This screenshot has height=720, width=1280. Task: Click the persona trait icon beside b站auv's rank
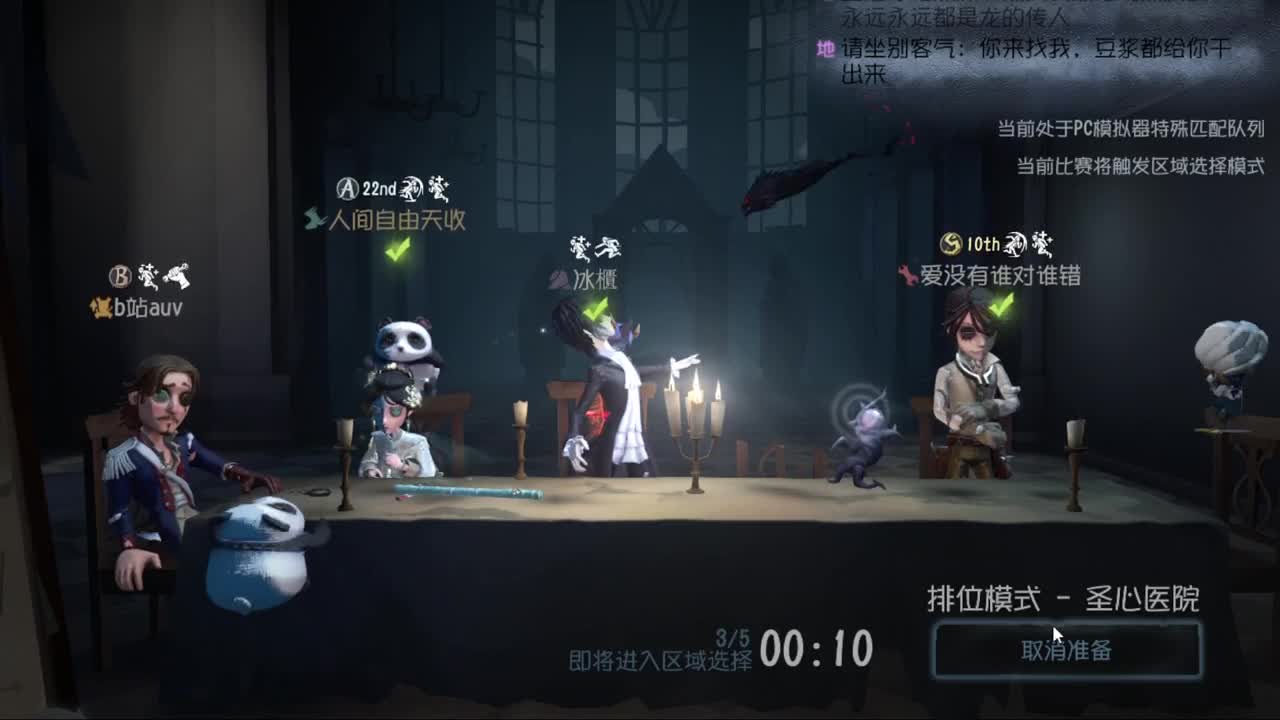tap(149, 275)
